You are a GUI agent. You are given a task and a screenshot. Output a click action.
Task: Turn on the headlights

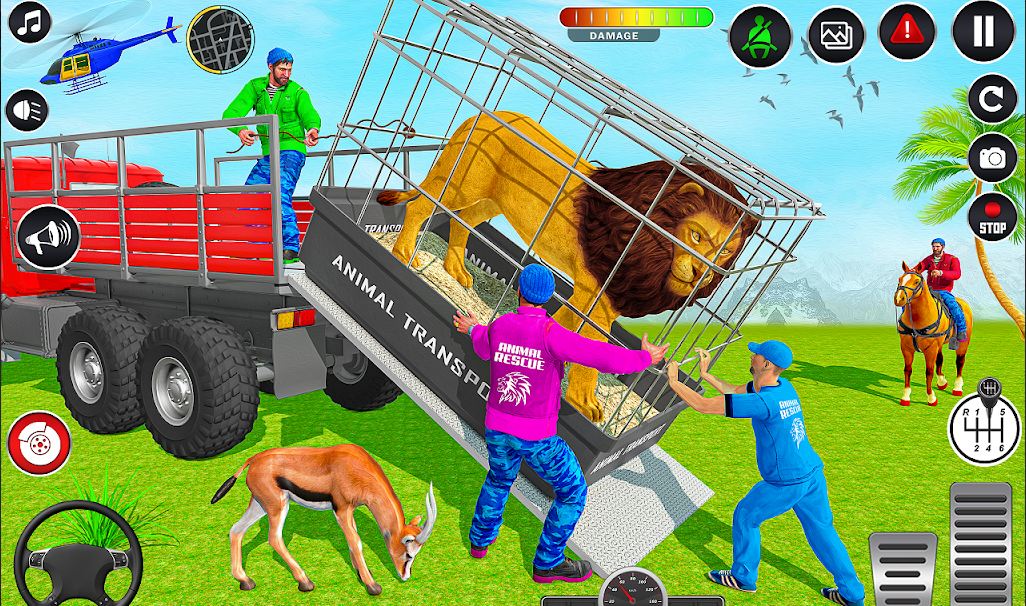coord(27,110)
